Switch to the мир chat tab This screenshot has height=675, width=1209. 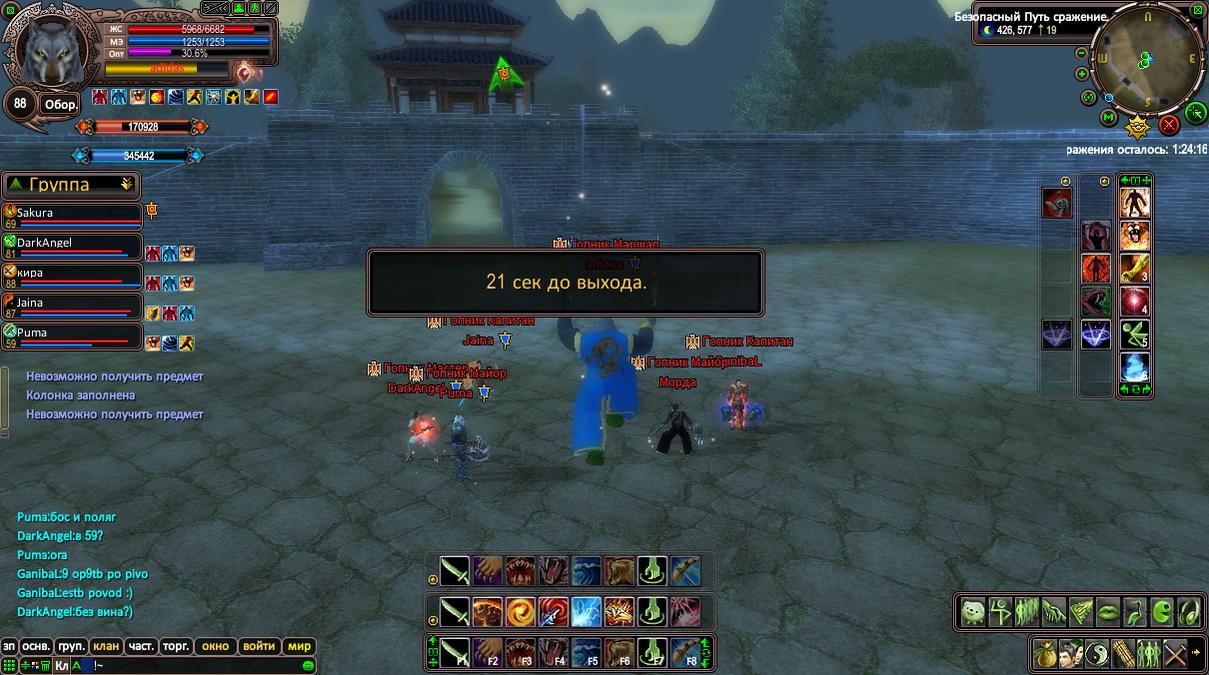click(299, 646)
